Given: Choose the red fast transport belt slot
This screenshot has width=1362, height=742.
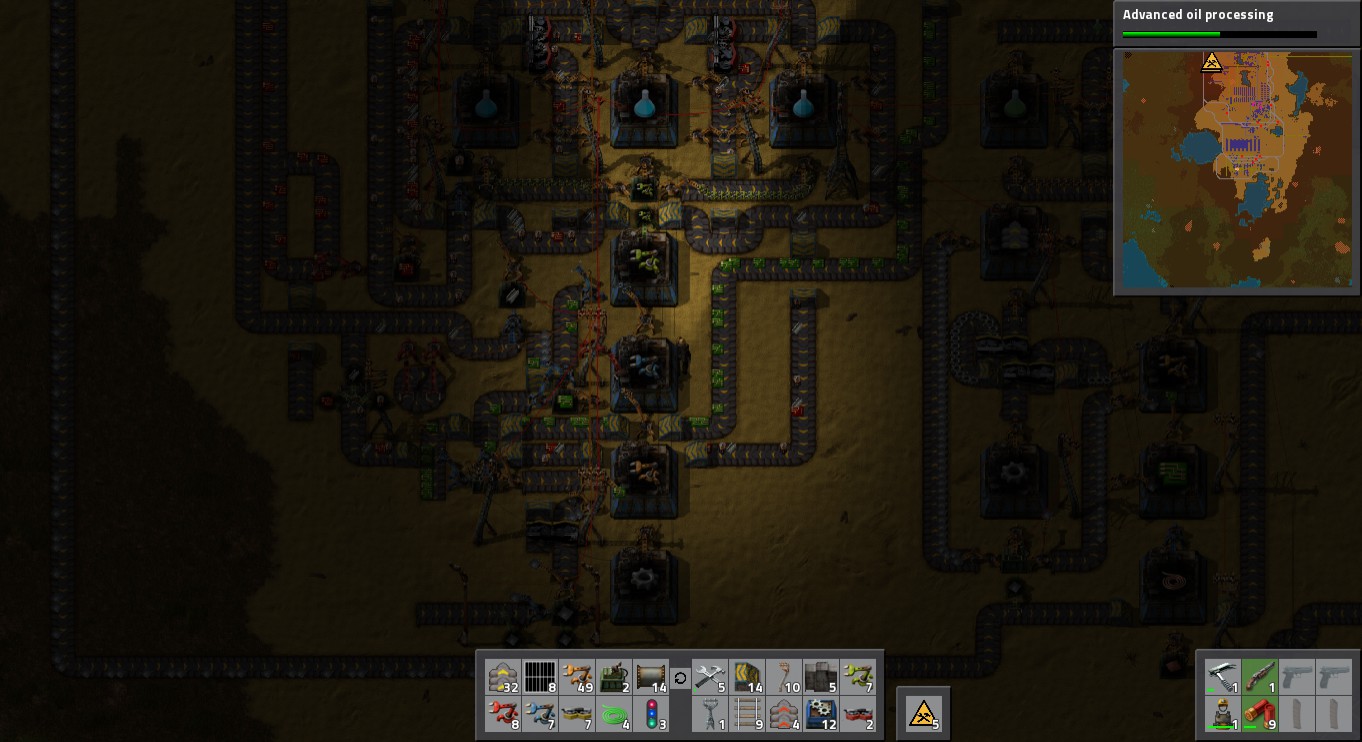Looking at the screenshot, I should [859, 715].
